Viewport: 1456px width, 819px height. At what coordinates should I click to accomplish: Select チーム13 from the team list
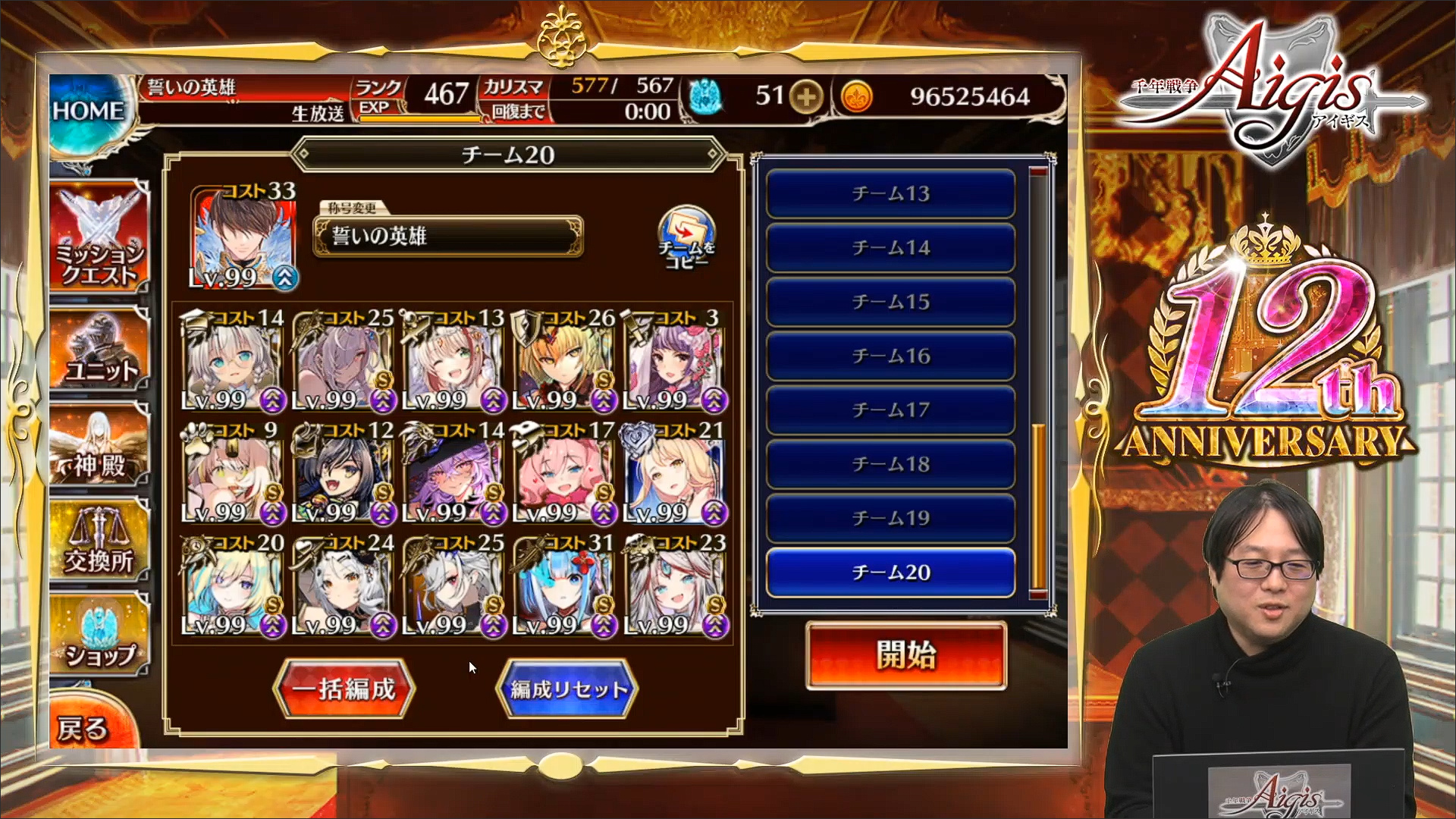(x=890, y=194)
